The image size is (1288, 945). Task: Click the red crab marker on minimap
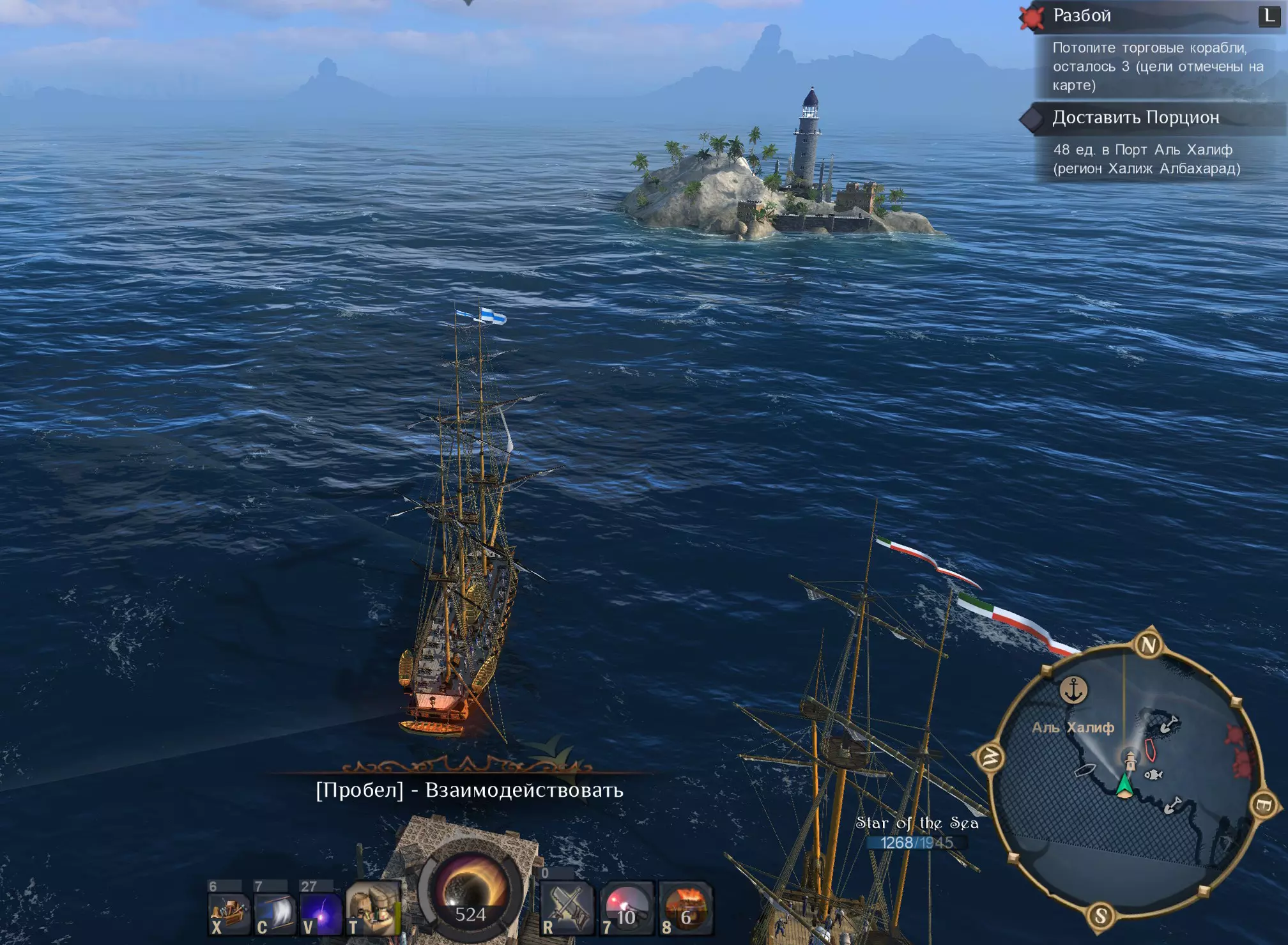tap(1235, 736)
